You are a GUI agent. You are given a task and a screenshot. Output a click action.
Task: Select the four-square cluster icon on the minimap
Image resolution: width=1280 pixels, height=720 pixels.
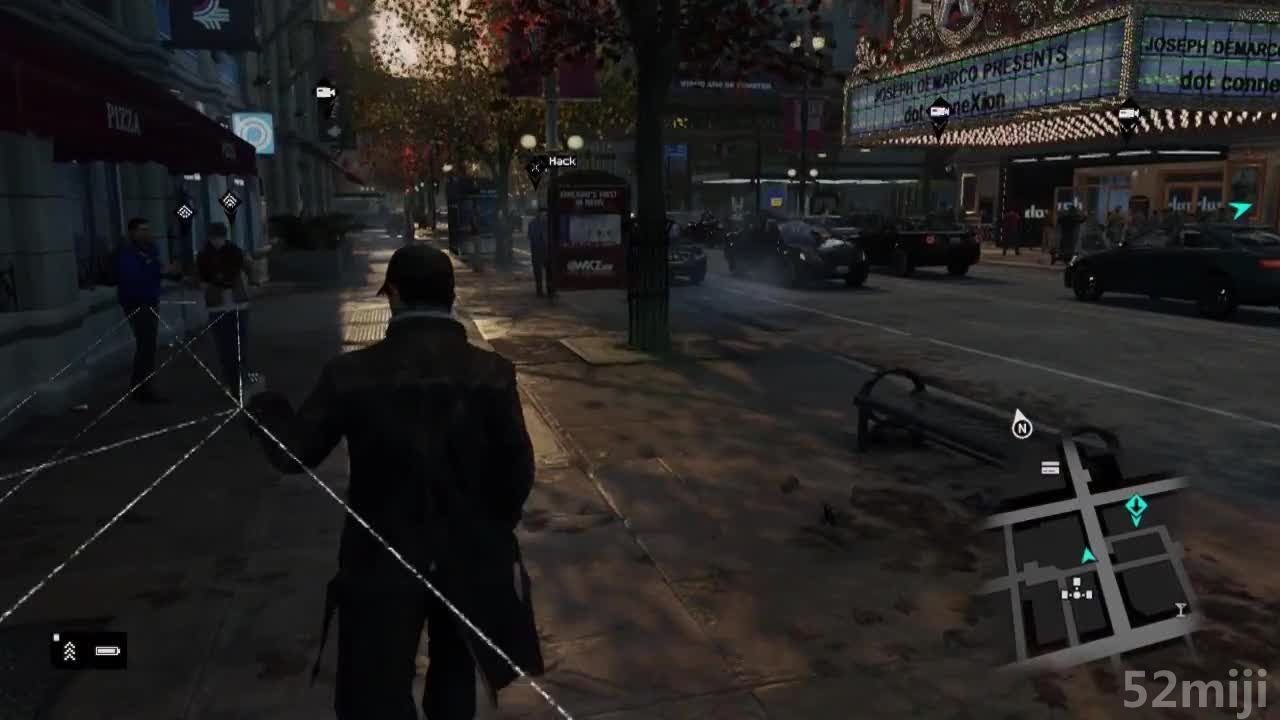click(x=1077, y=590)
